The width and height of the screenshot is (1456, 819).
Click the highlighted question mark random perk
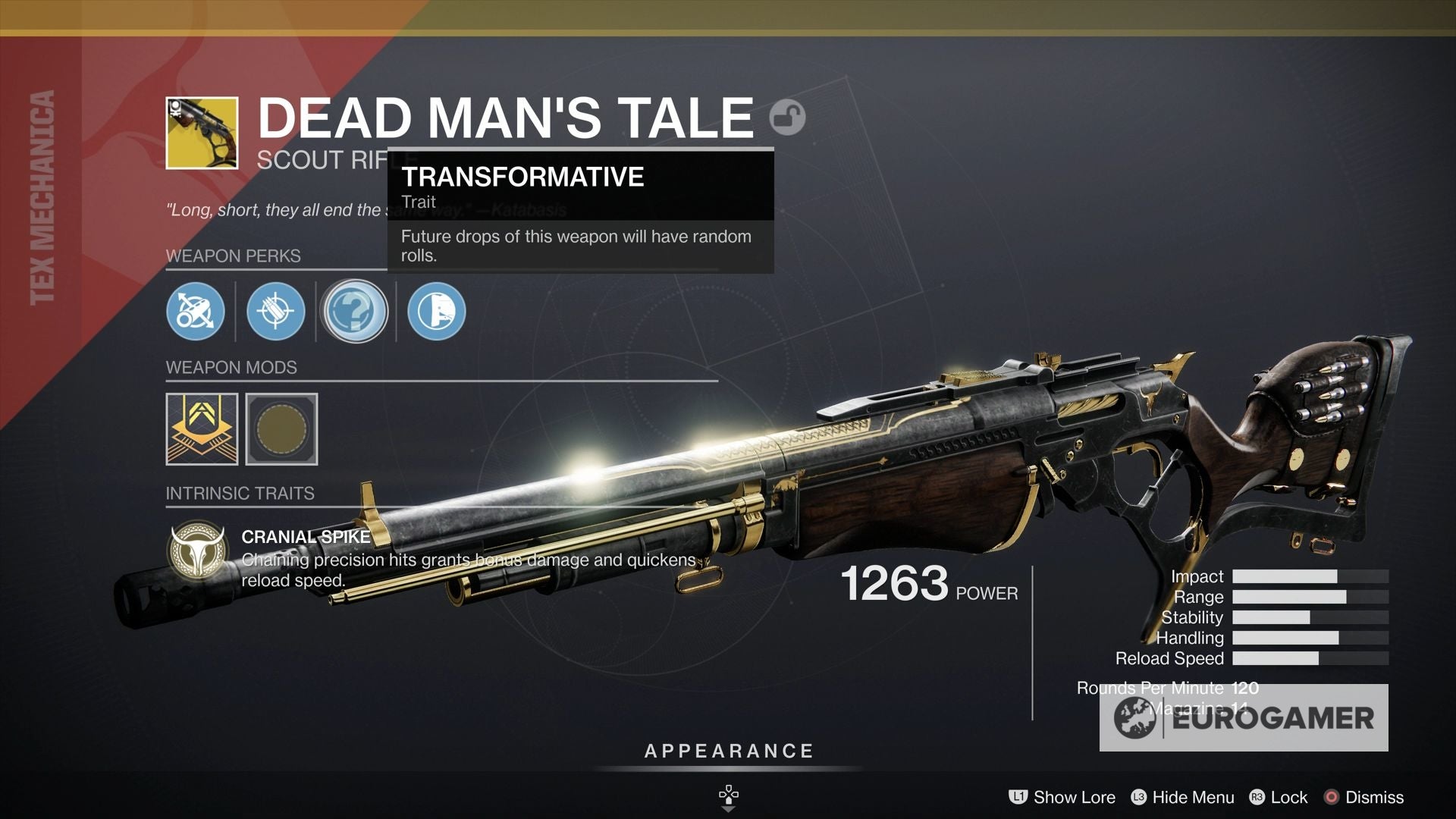point(355,312)
